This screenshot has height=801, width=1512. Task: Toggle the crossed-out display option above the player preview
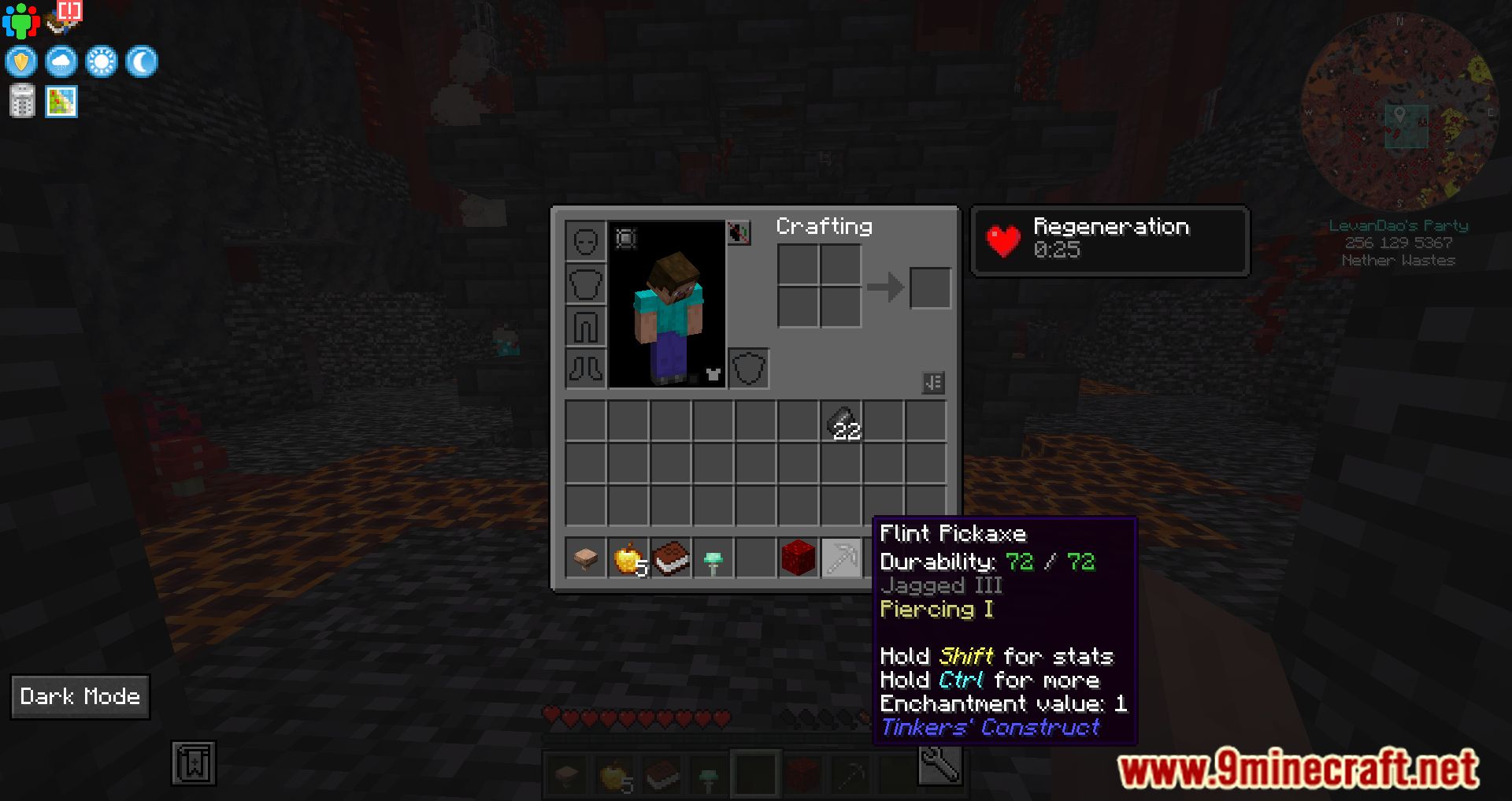(x=738, y=233)
